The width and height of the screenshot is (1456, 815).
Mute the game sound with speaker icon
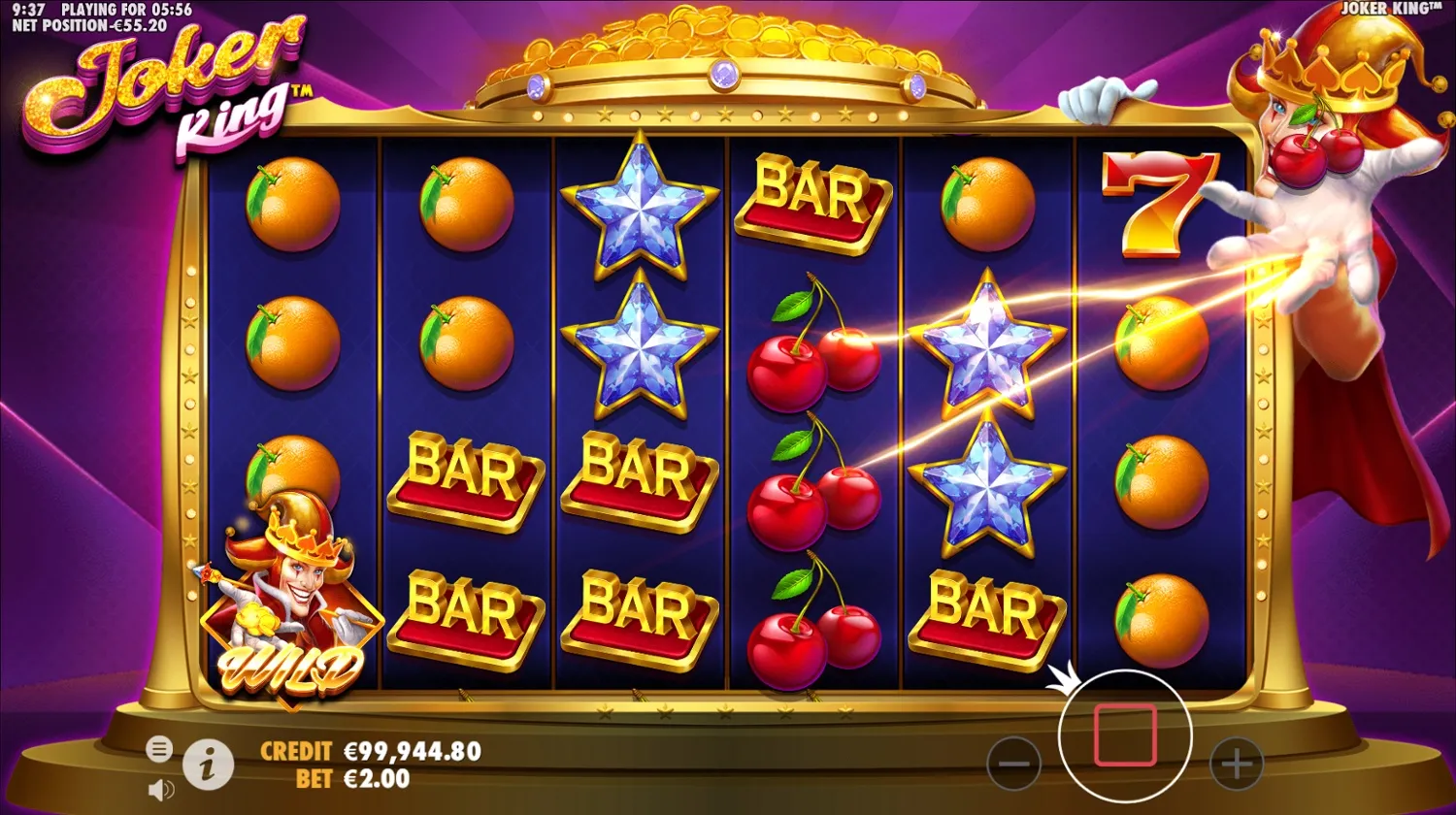coord(160,788)
